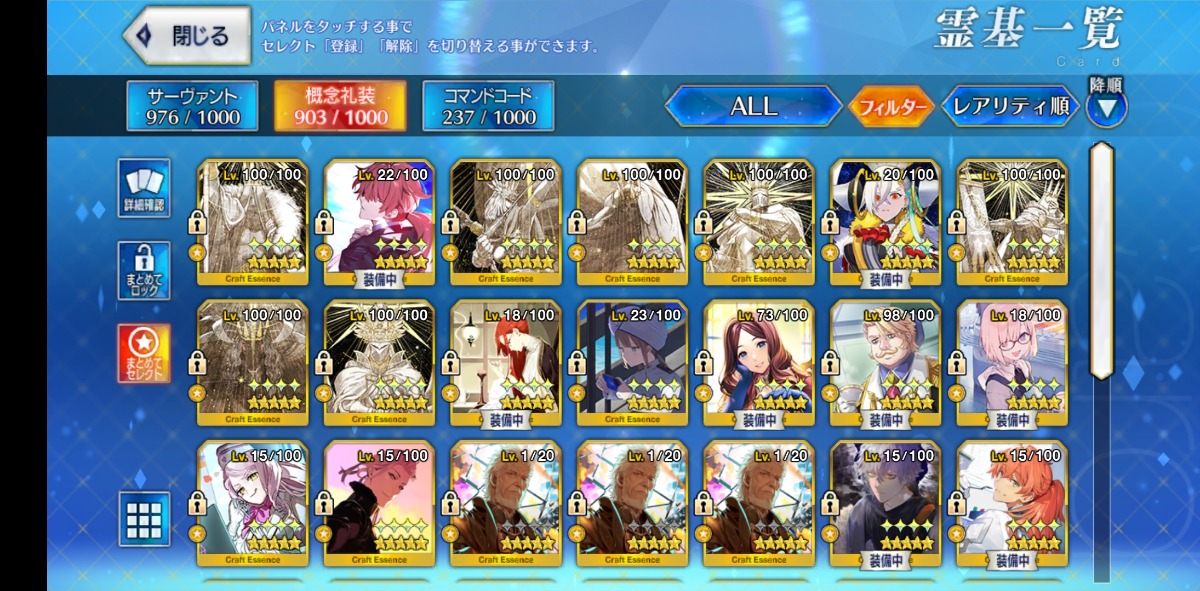Change the レアリティ順 sort order

click(1010, 107)
